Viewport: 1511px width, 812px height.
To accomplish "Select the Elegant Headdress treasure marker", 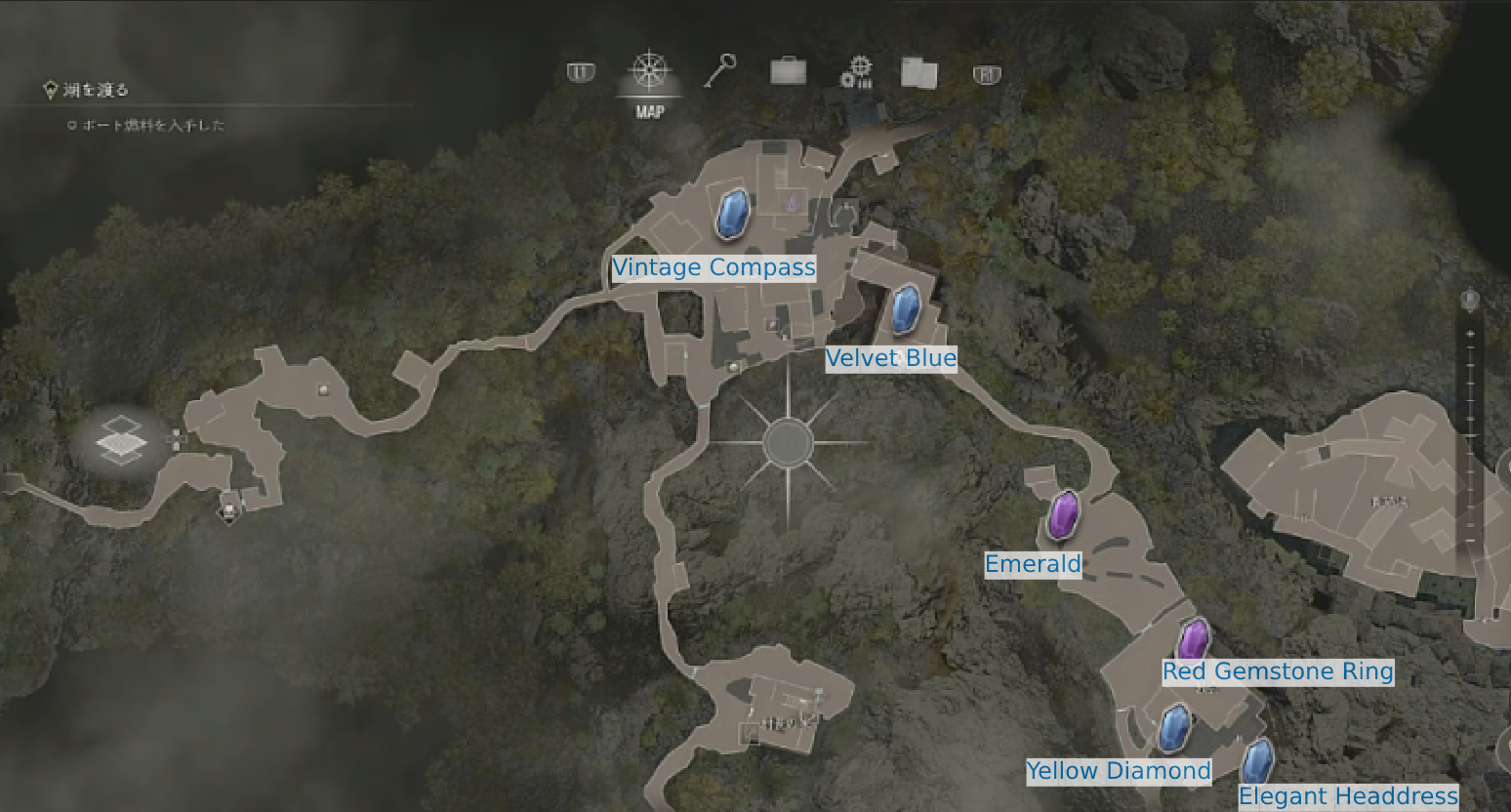I will click(1257, 761).
